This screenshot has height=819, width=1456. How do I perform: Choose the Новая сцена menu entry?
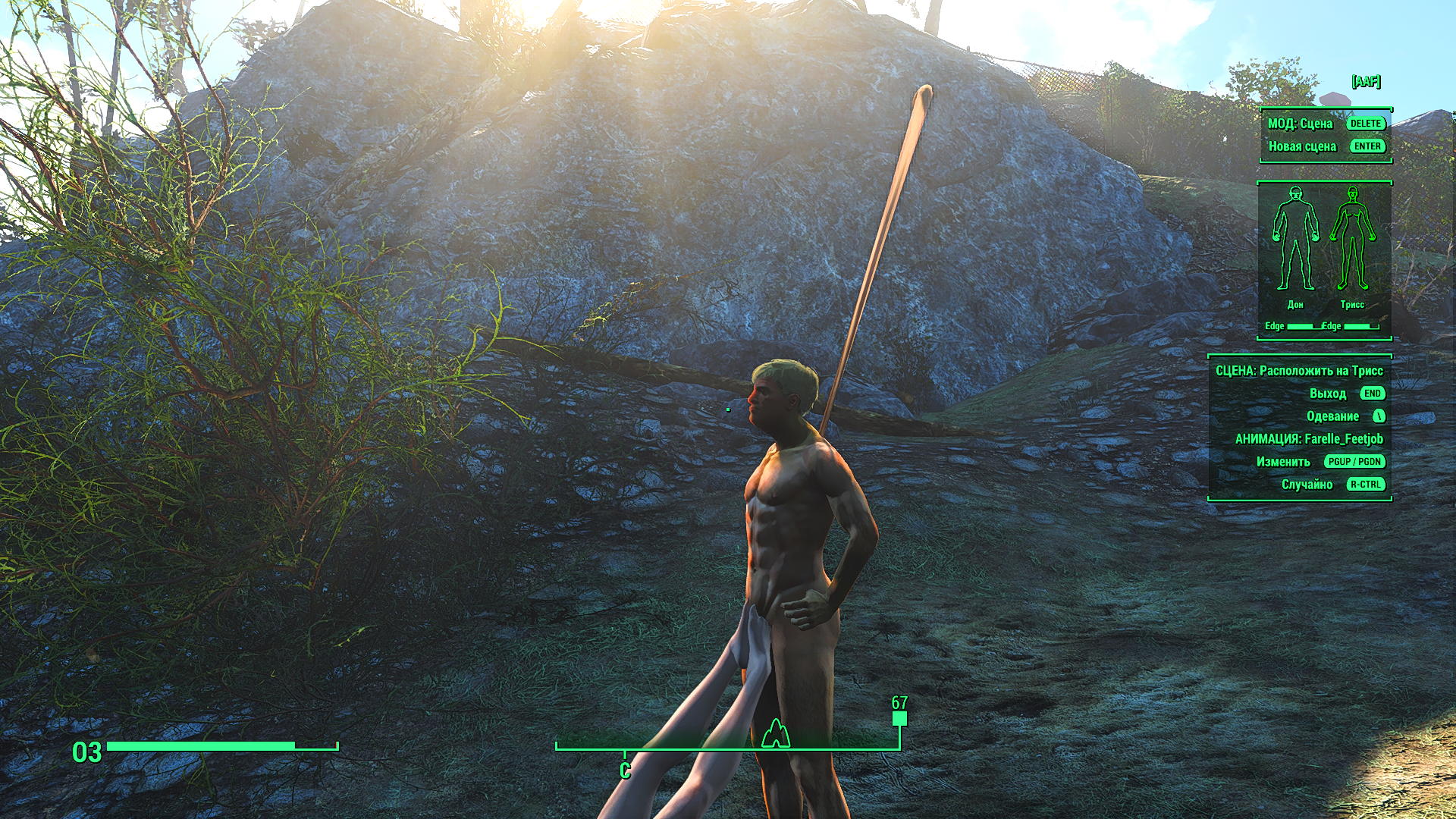1302,146
